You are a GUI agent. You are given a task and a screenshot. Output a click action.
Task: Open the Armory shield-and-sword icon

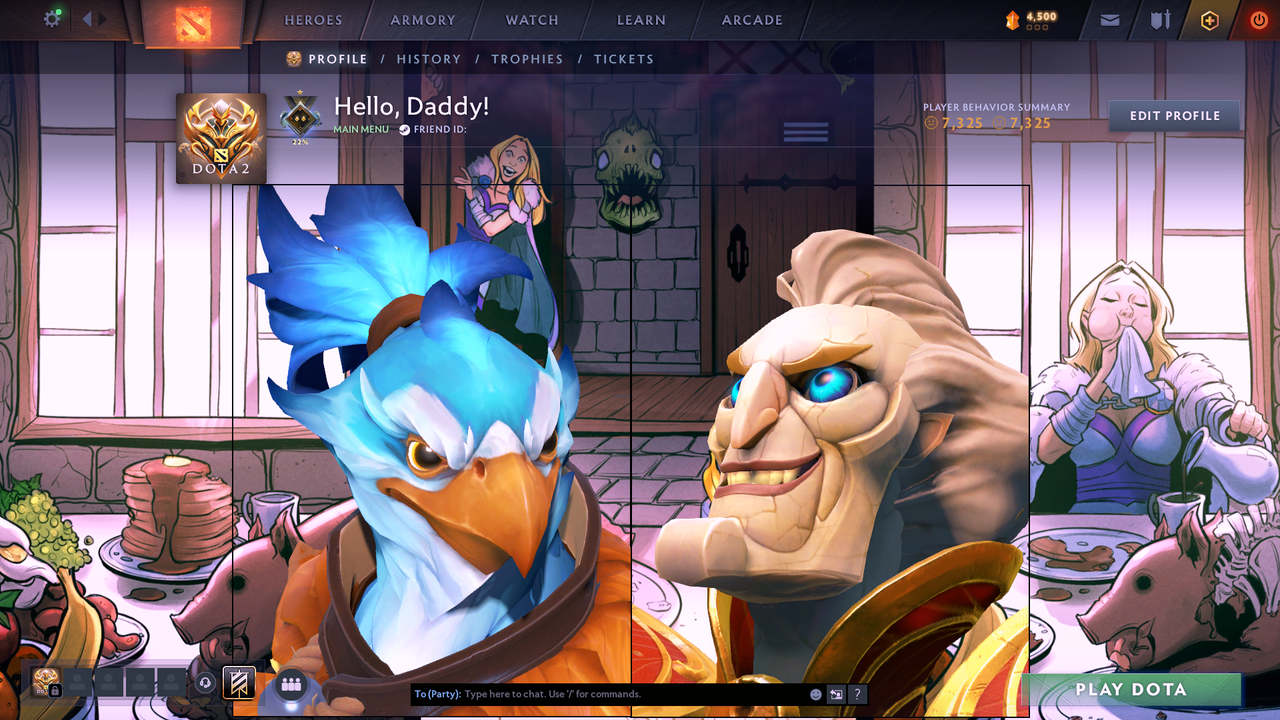[x=1160, y=19]
